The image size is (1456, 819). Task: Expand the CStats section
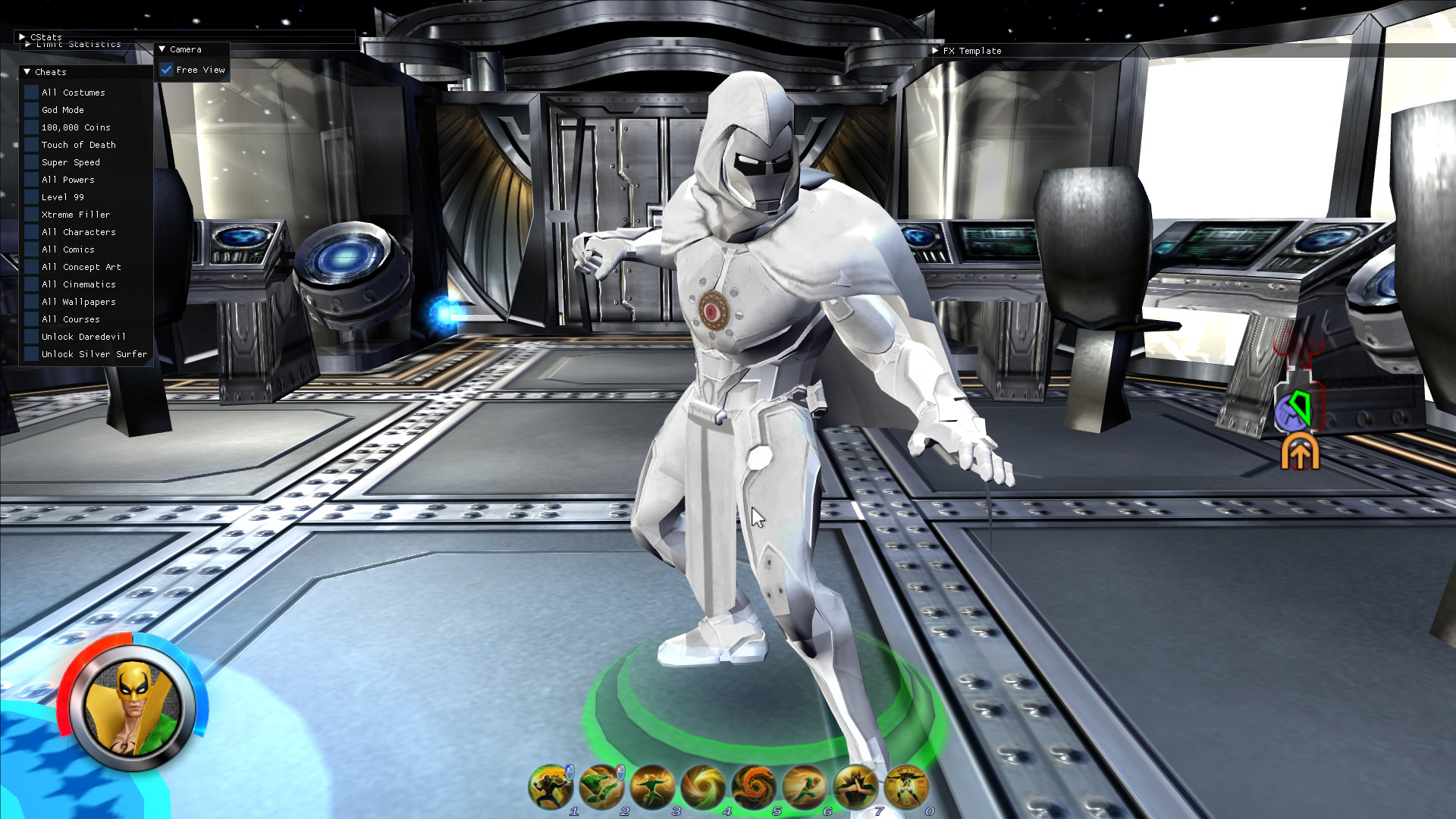(23, 36)
